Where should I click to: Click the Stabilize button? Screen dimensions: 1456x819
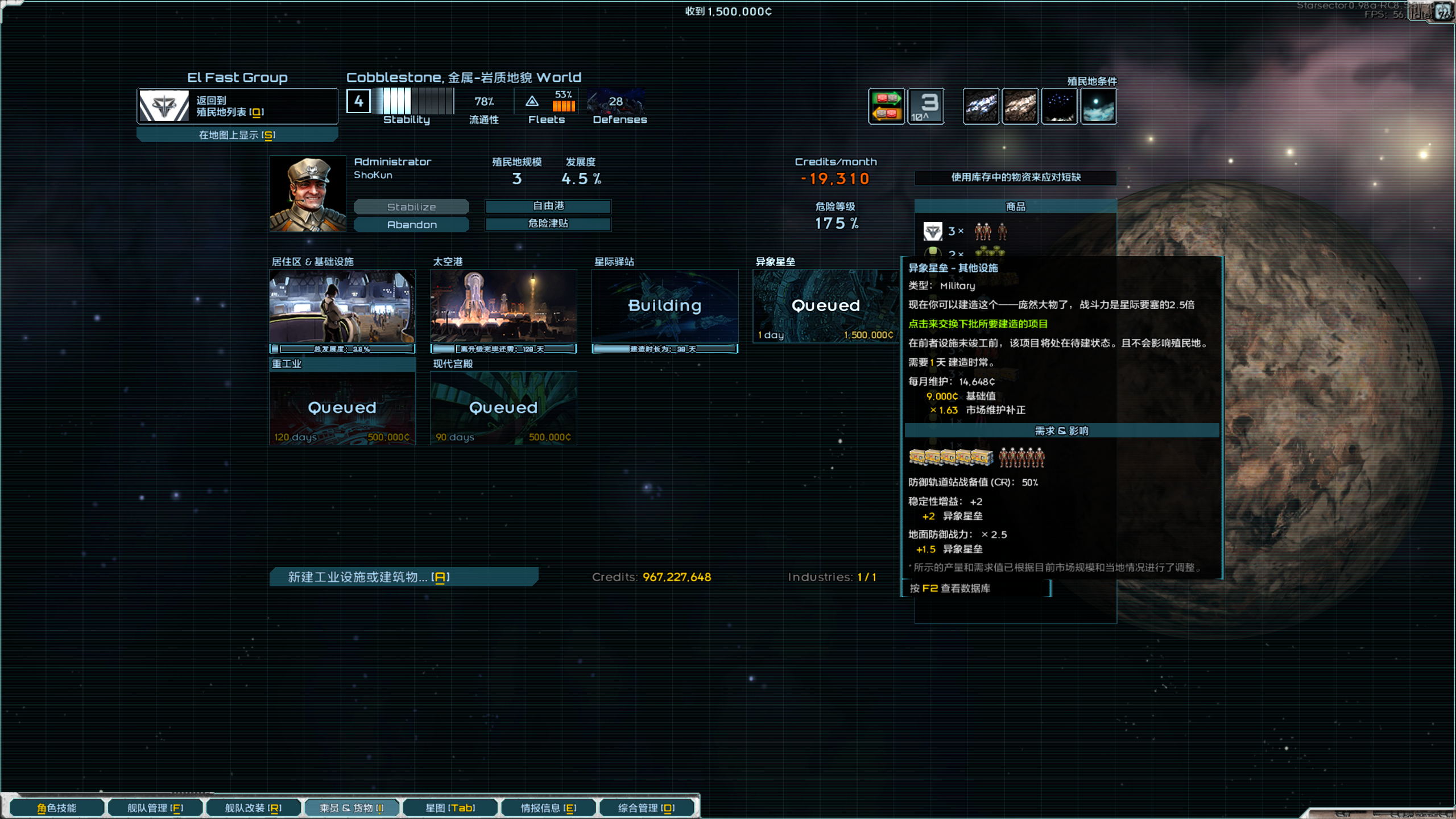point(412,207)
